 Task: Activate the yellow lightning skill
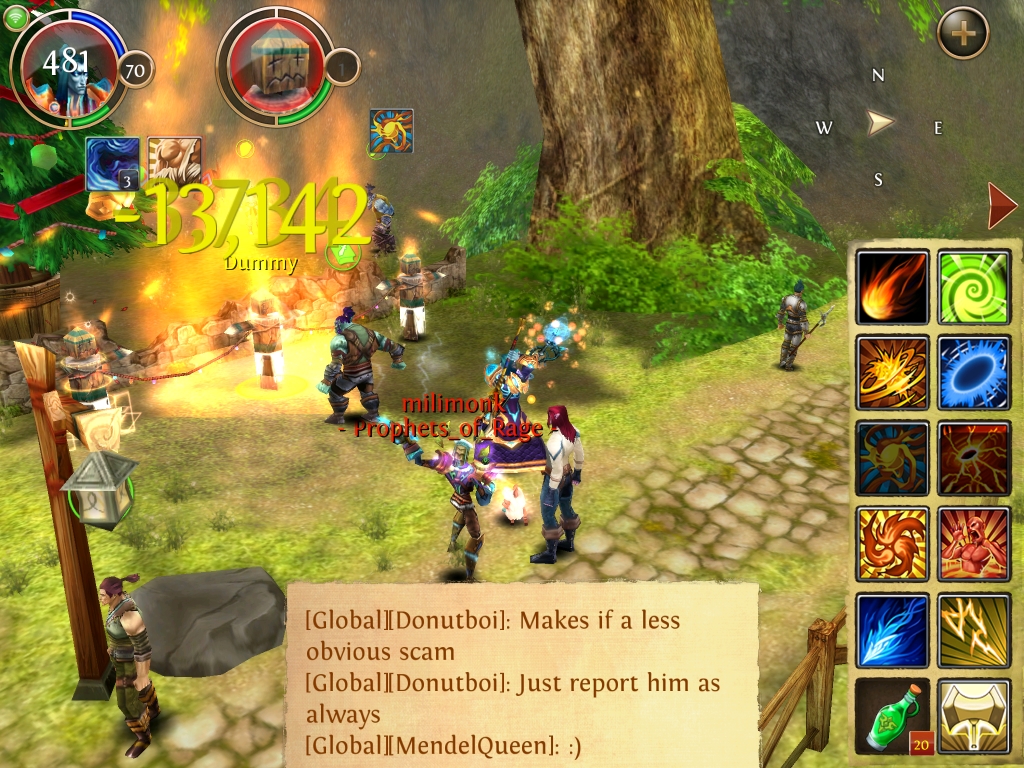pyautogui.click(x=974, y=630)
